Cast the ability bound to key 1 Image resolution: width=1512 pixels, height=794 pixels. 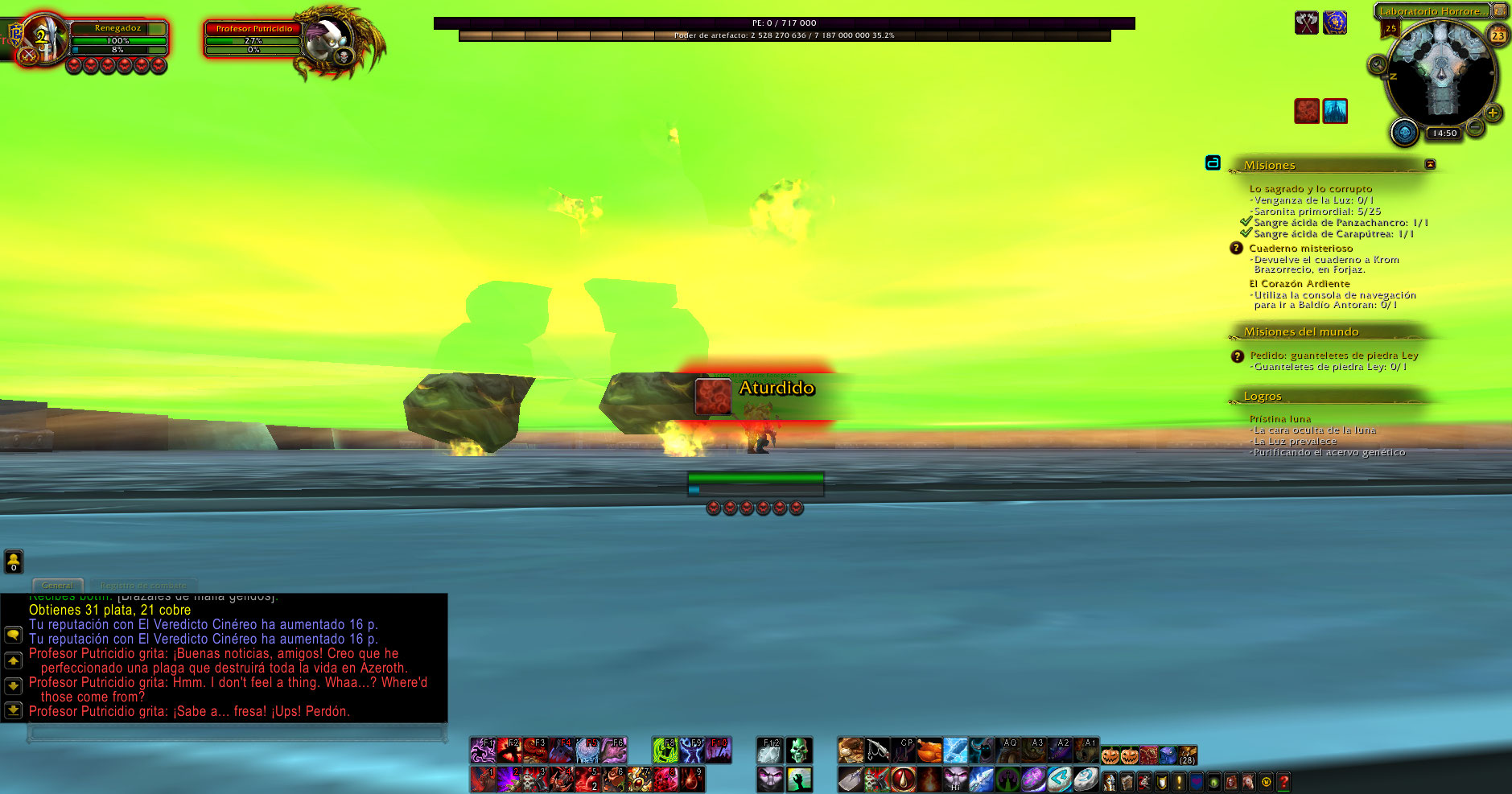(x=483, y=780)
